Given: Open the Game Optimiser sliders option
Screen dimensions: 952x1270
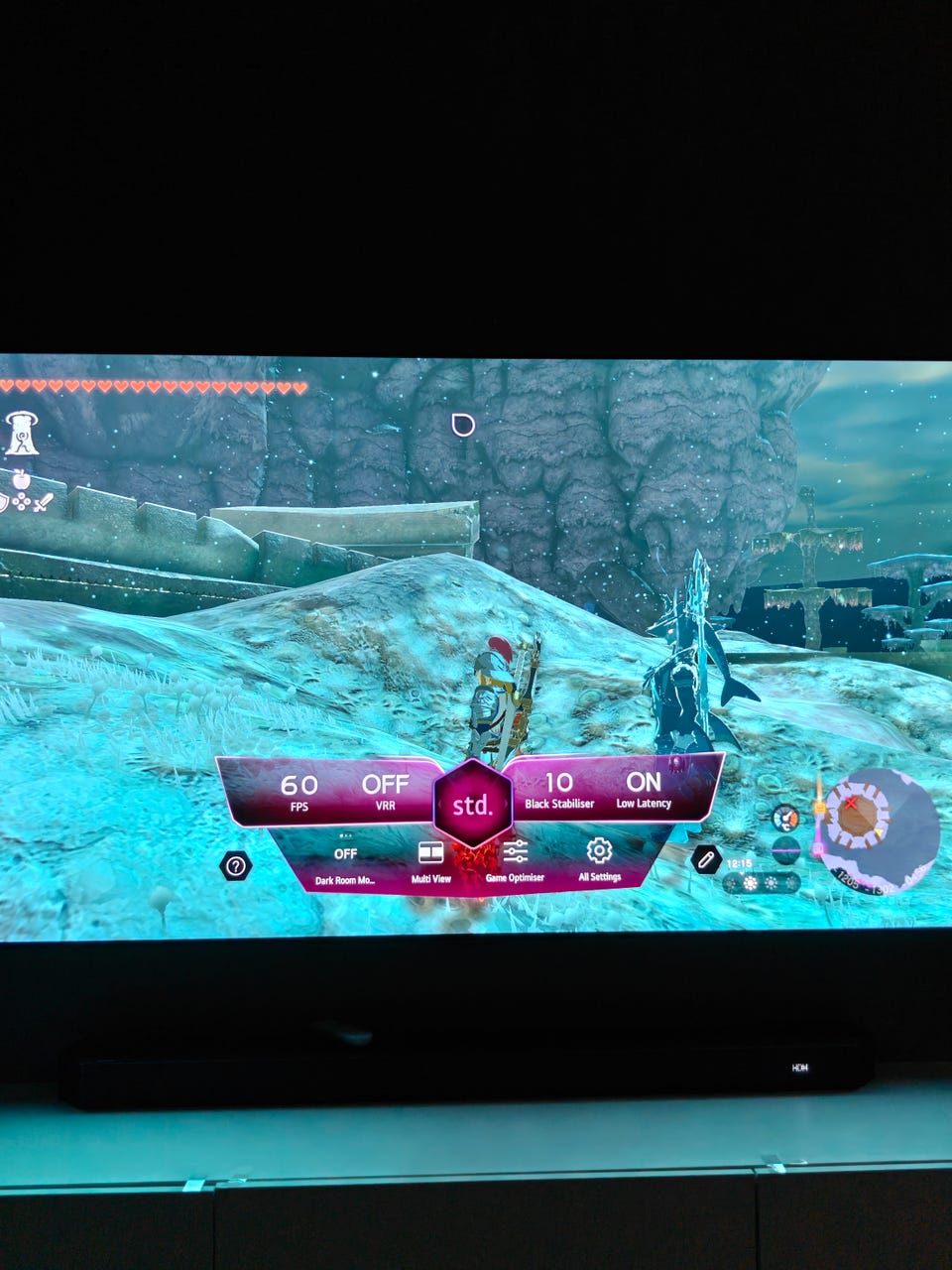Looking at the screenshot, I should coord(515,857).
